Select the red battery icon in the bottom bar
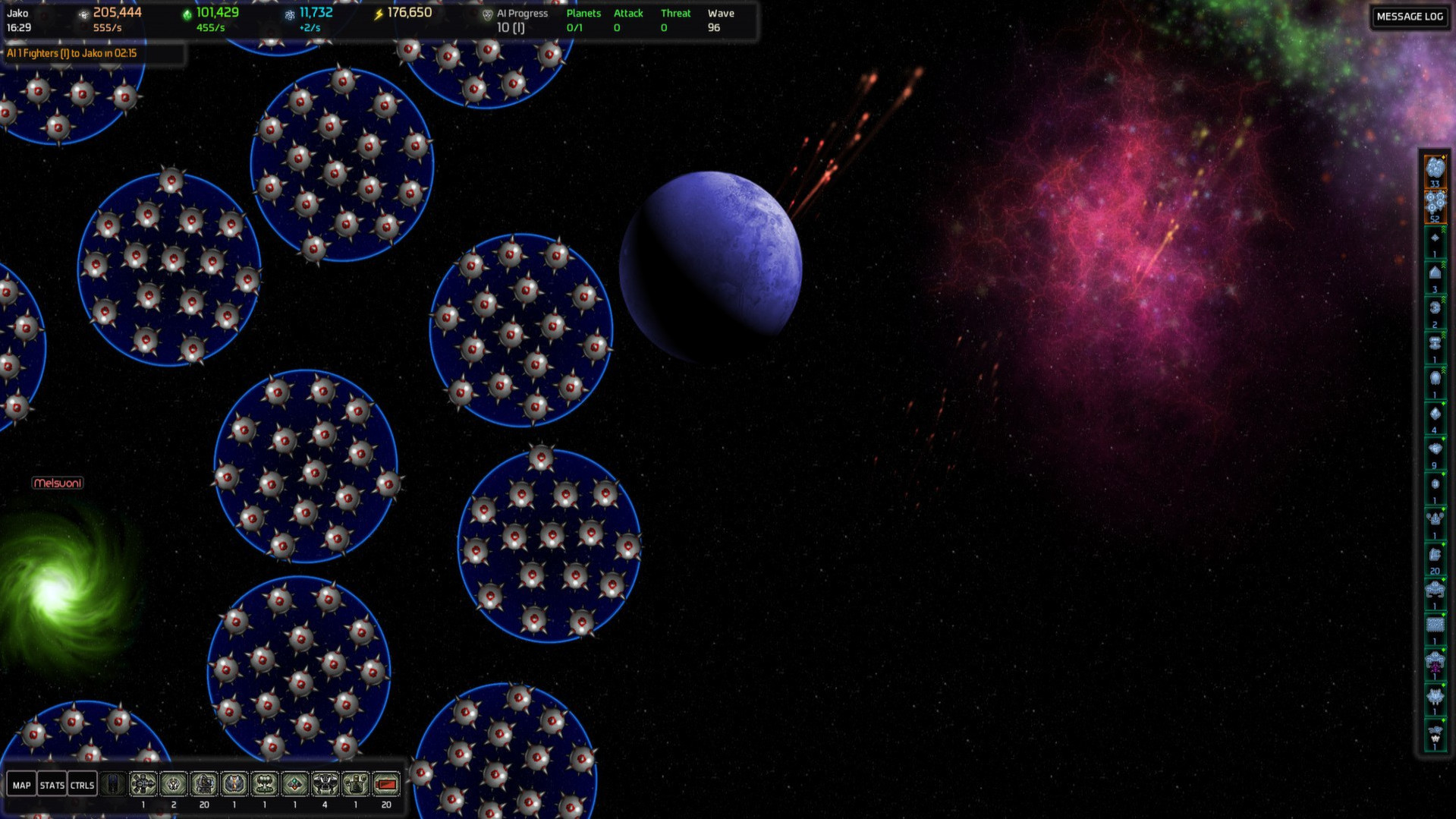The height and width of the screenshot is (819, 1456). (385, 784)
